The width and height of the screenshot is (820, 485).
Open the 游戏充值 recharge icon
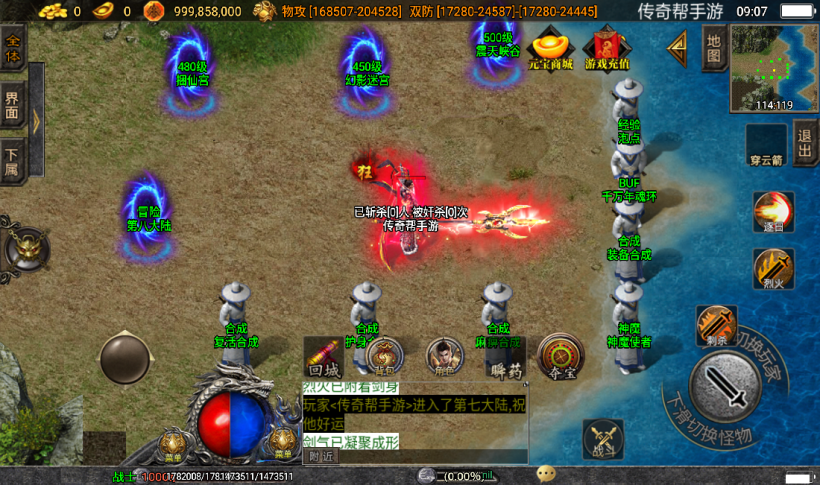tap(606, 49)
